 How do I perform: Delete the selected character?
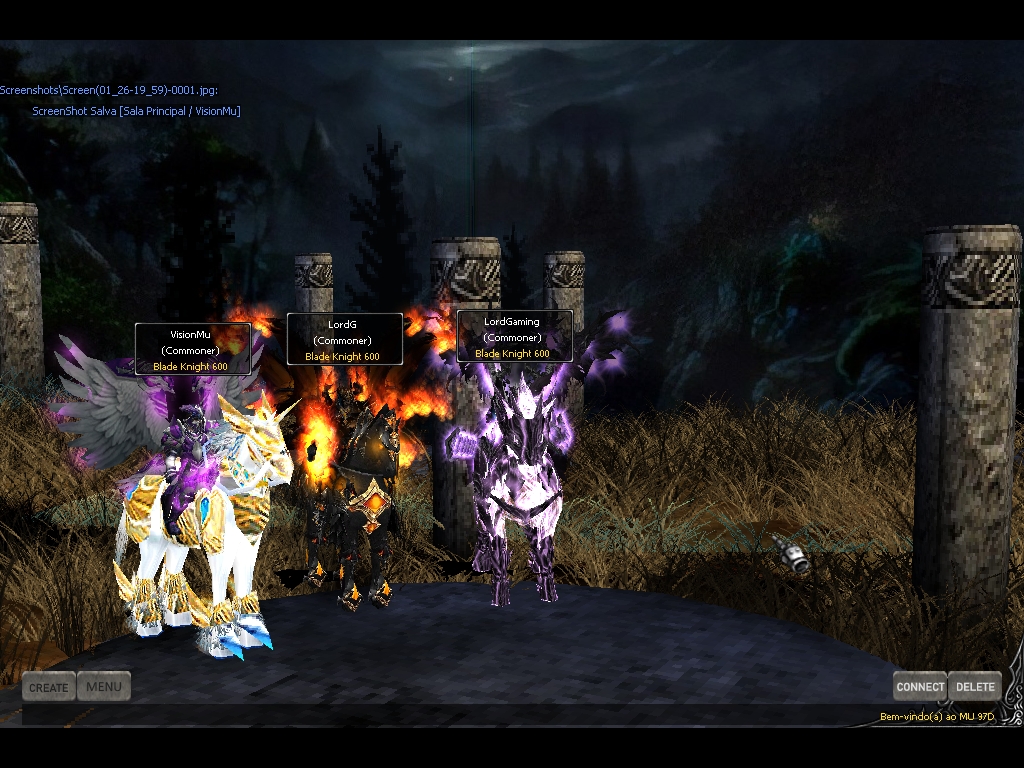[975, 686]
